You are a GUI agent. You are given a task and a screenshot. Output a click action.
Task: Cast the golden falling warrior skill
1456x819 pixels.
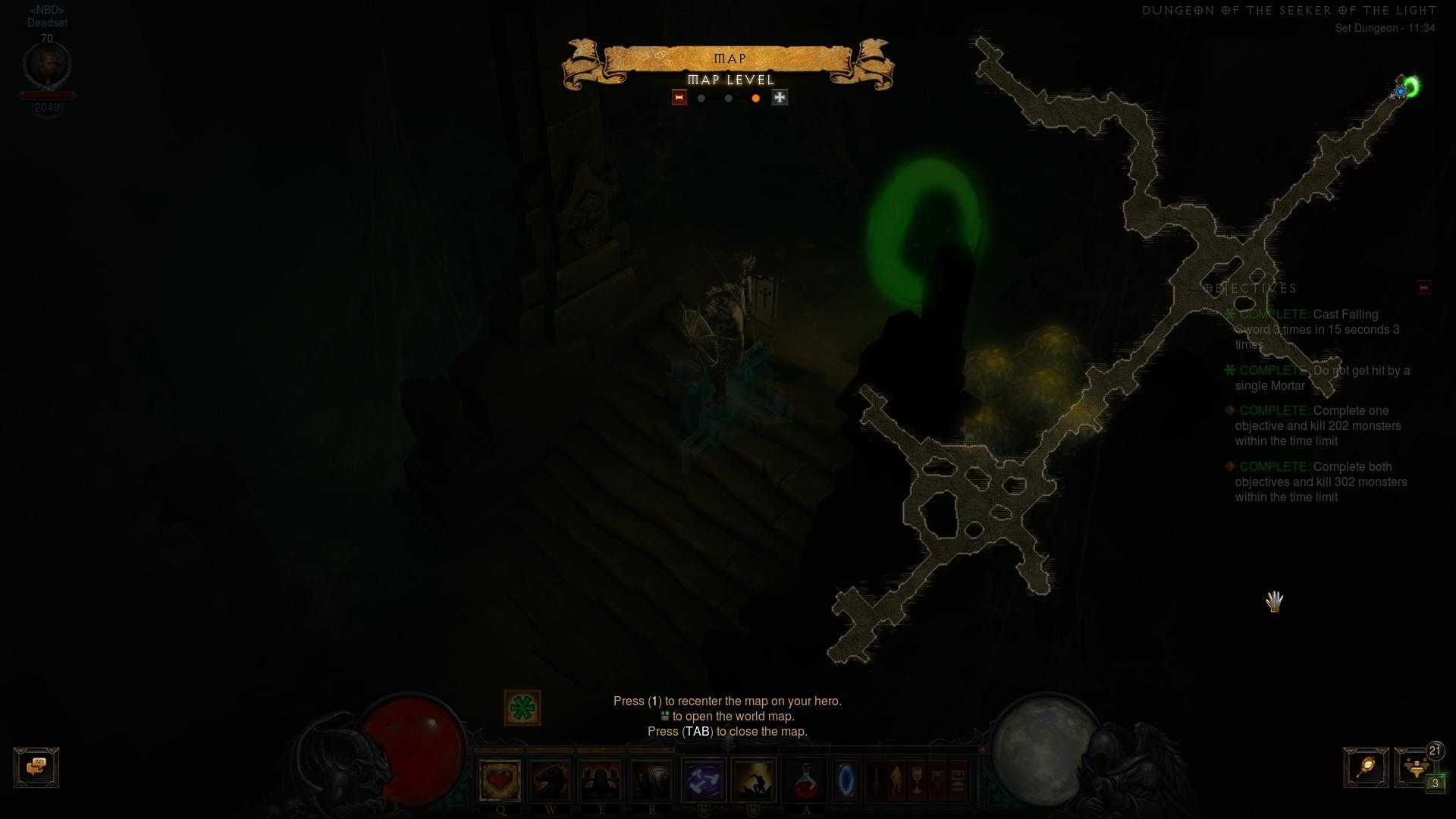pos(754,780)
